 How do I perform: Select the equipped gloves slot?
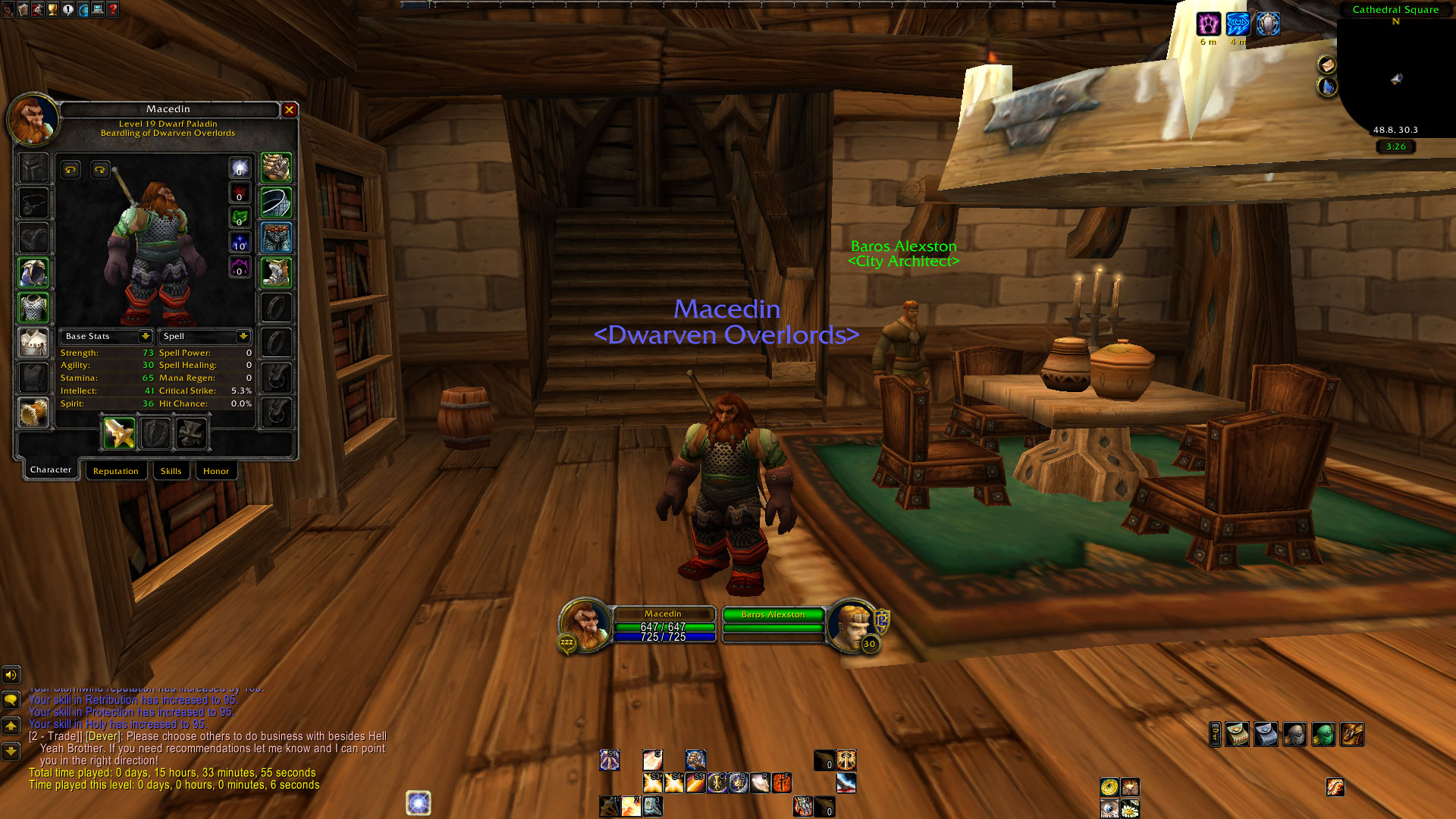point(276,168)
